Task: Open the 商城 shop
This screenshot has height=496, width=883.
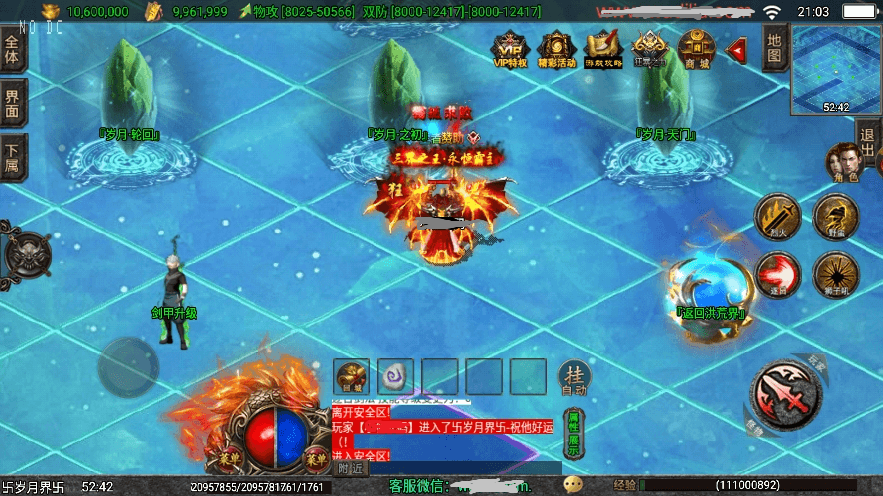Action: coord(696,48)
